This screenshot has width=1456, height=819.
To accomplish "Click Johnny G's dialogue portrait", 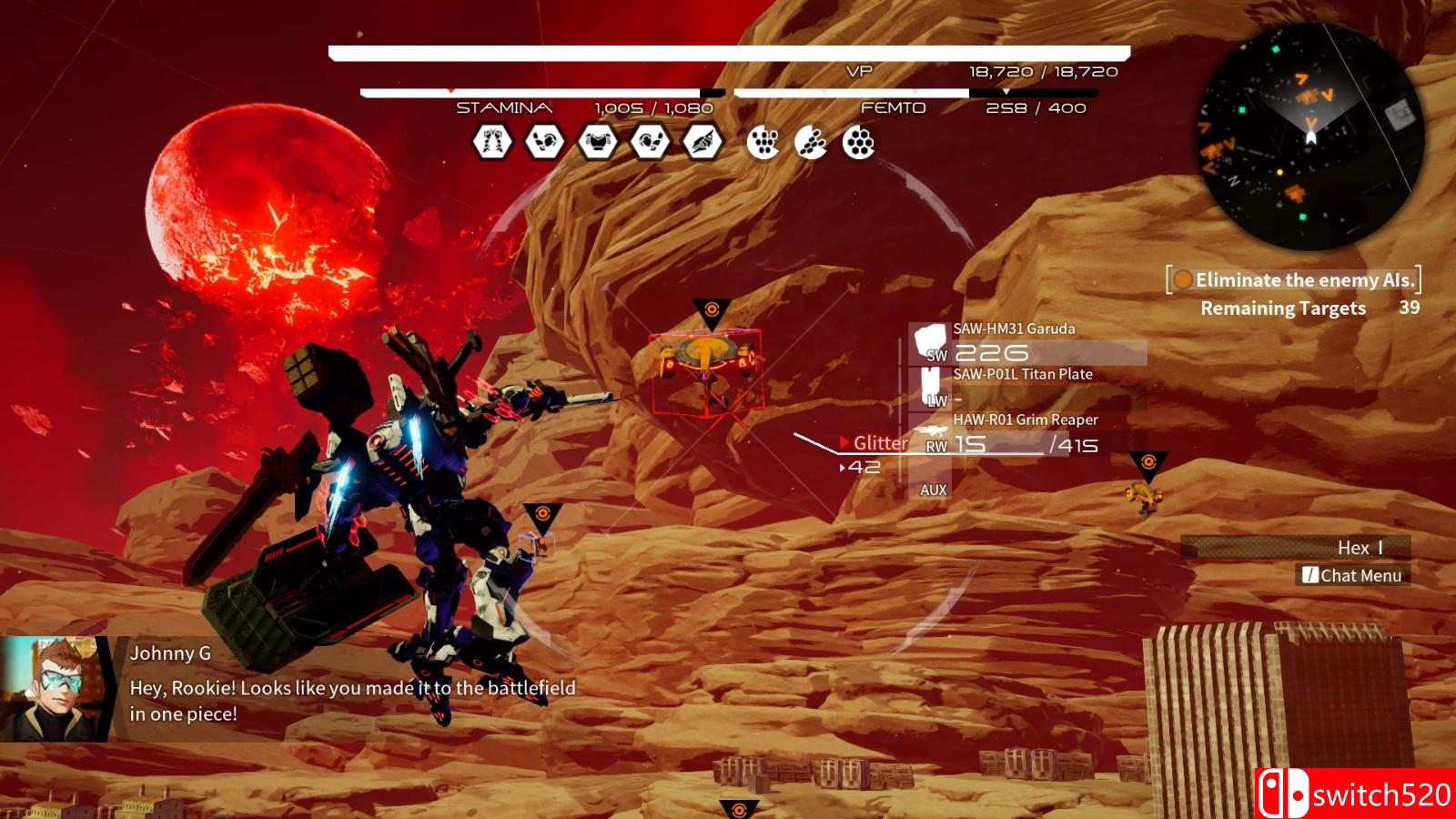I will point(50,688).
